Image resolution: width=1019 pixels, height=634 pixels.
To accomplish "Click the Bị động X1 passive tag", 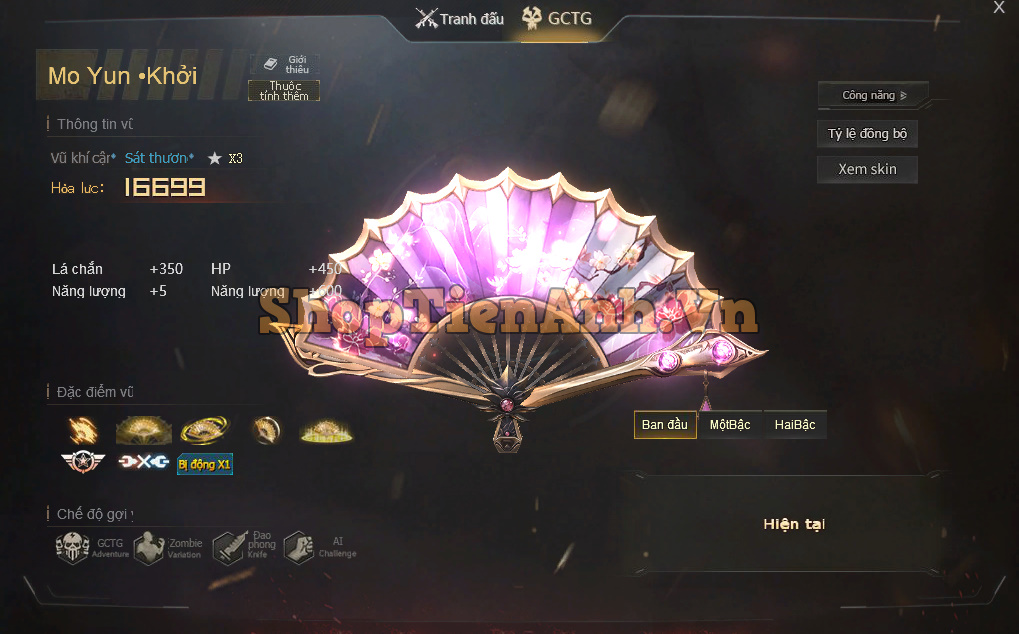I will pos(204,464).
